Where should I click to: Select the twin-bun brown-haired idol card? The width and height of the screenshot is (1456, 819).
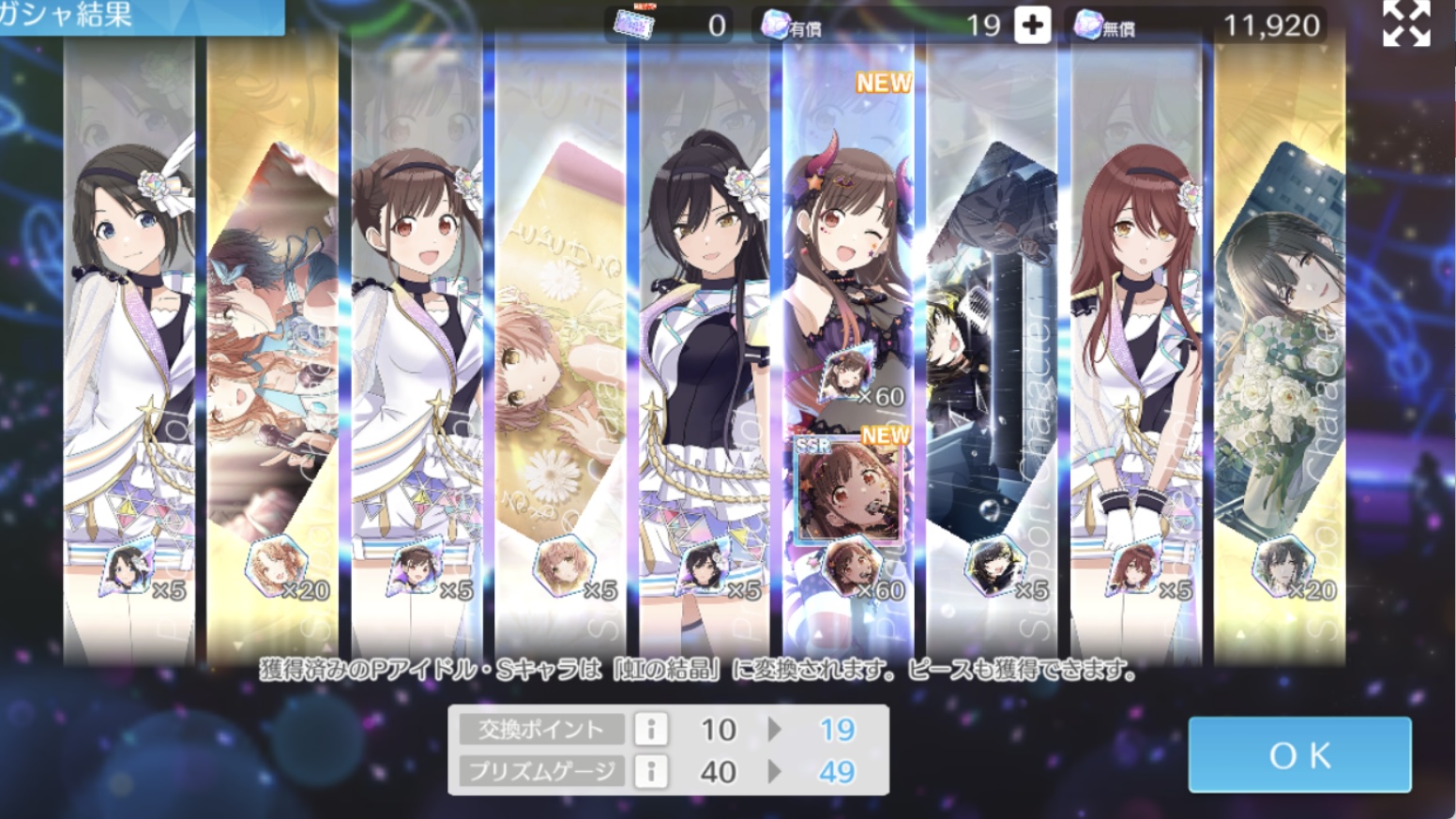[417, 356]
